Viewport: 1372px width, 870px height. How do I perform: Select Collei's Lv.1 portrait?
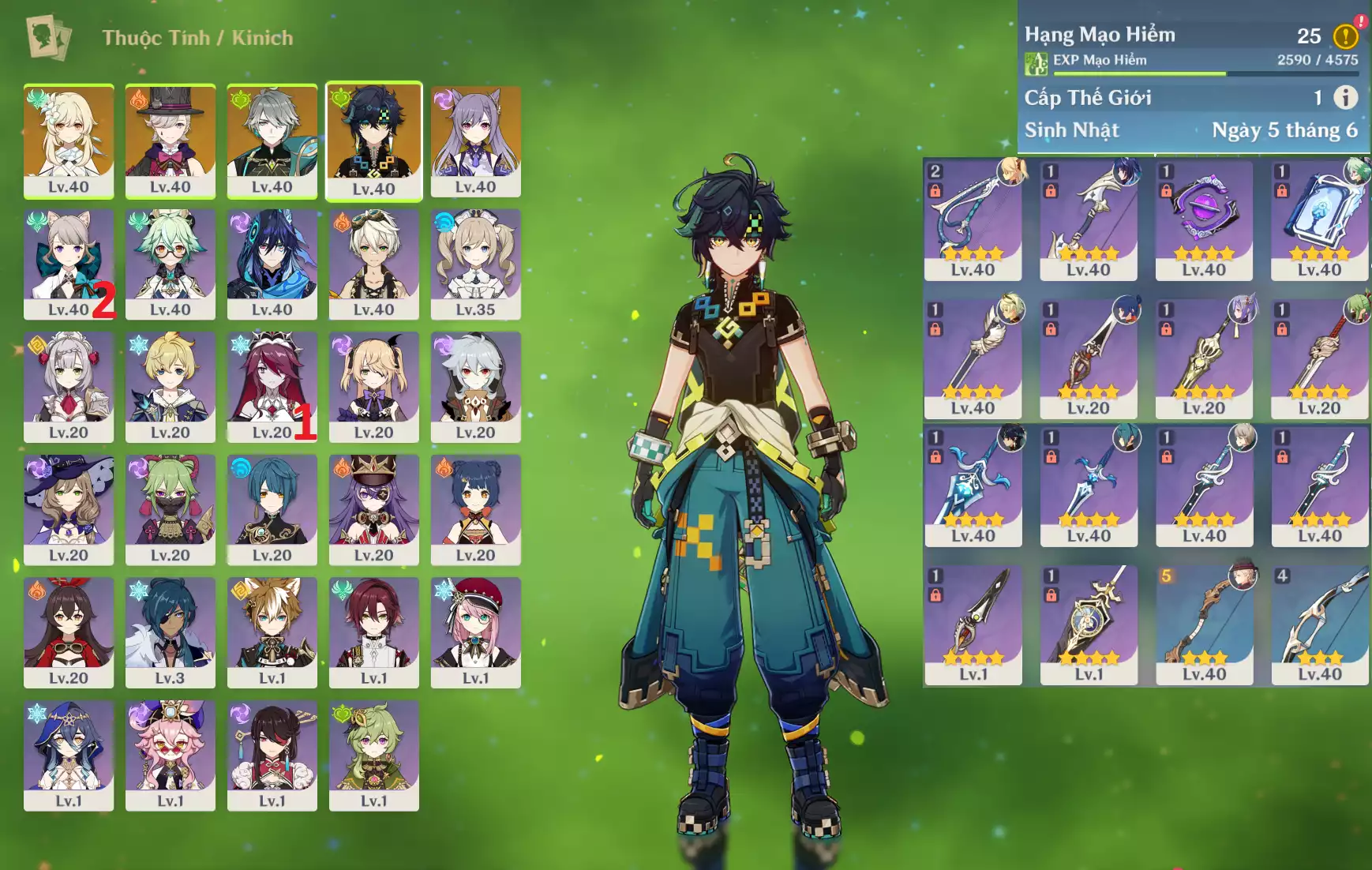[373, 755]
